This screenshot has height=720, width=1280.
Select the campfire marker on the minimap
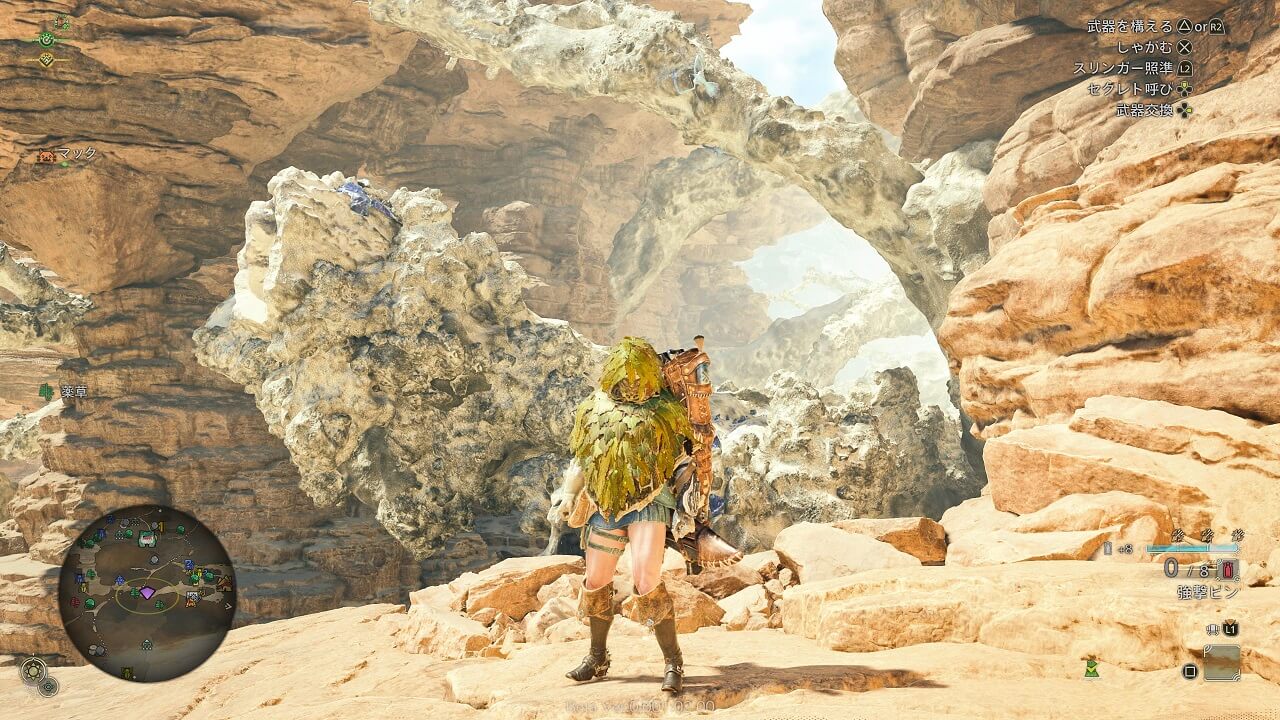pyautogui.click(x=191, y=600)
